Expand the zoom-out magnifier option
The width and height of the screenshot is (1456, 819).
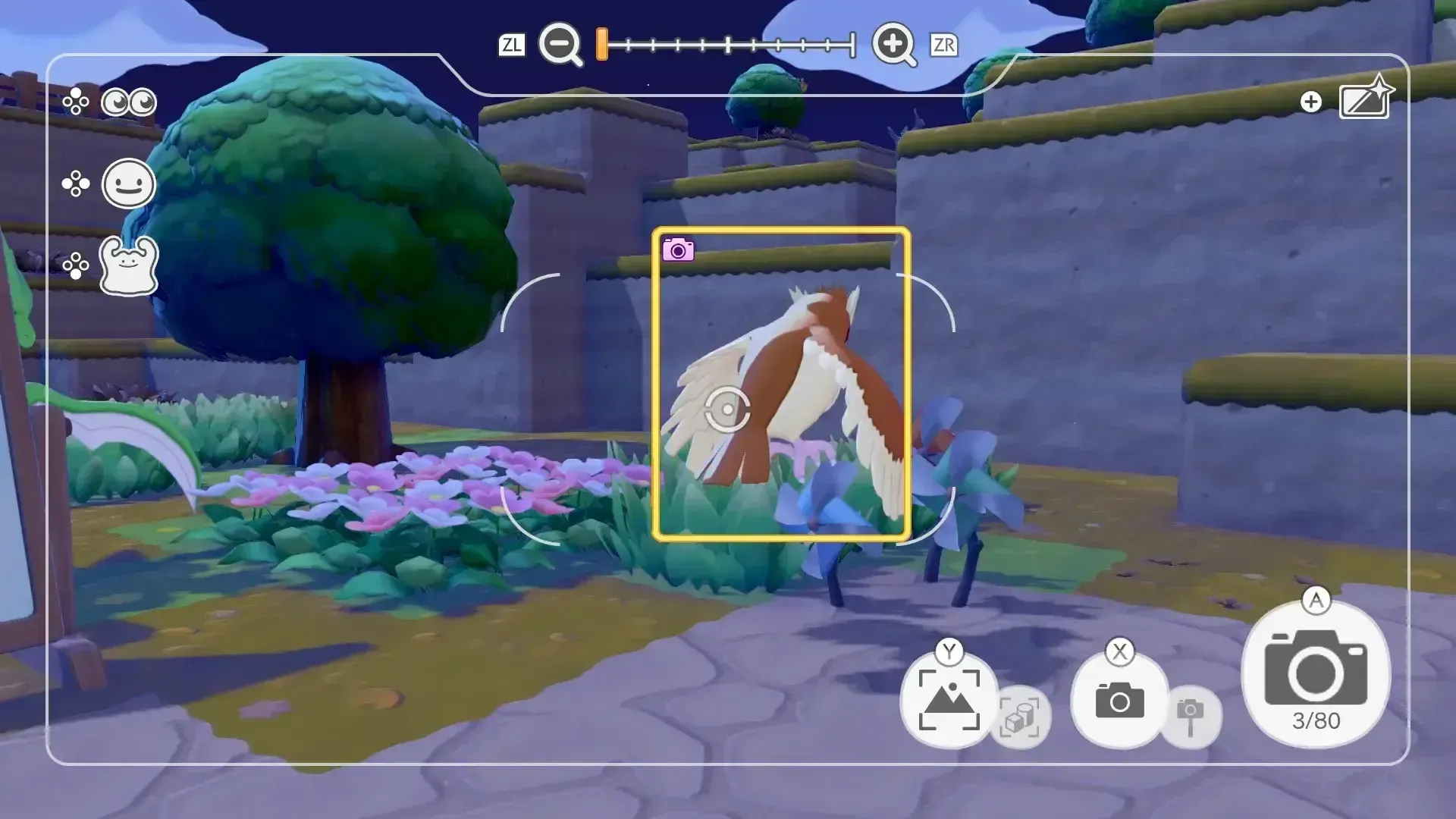[559, 45]
